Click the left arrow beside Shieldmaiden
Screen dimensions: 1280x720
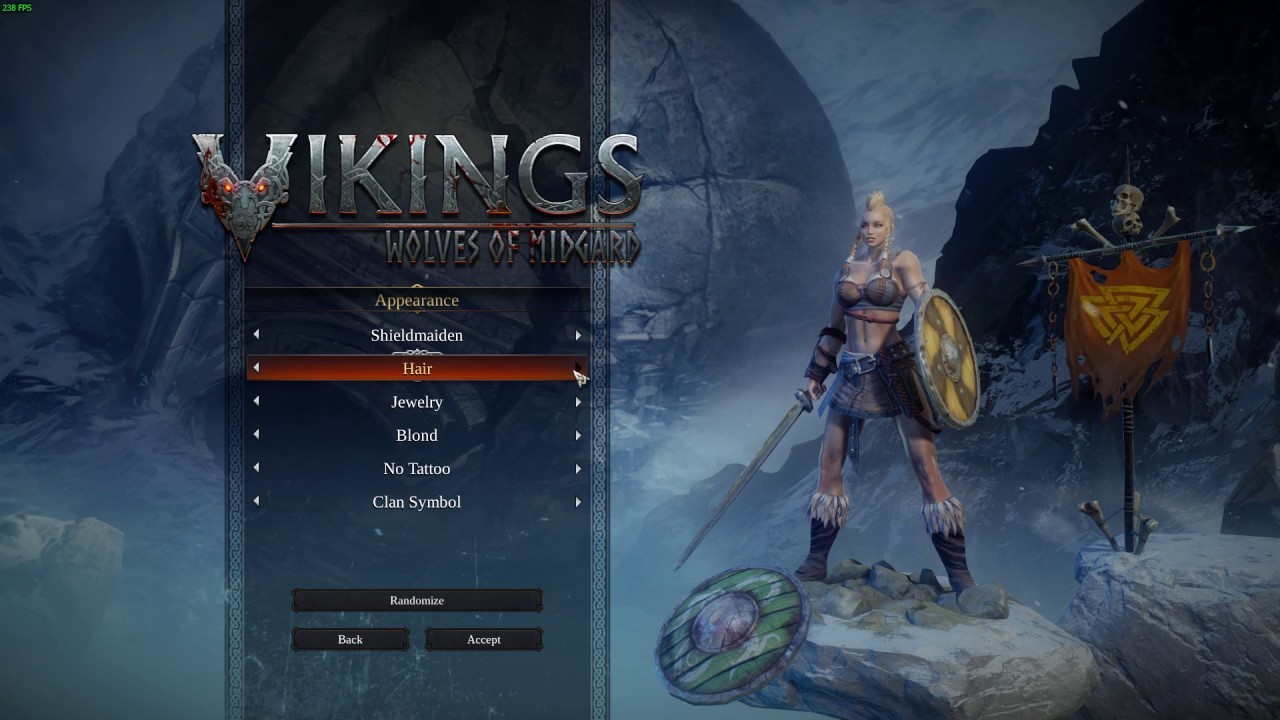coord(256,335)
